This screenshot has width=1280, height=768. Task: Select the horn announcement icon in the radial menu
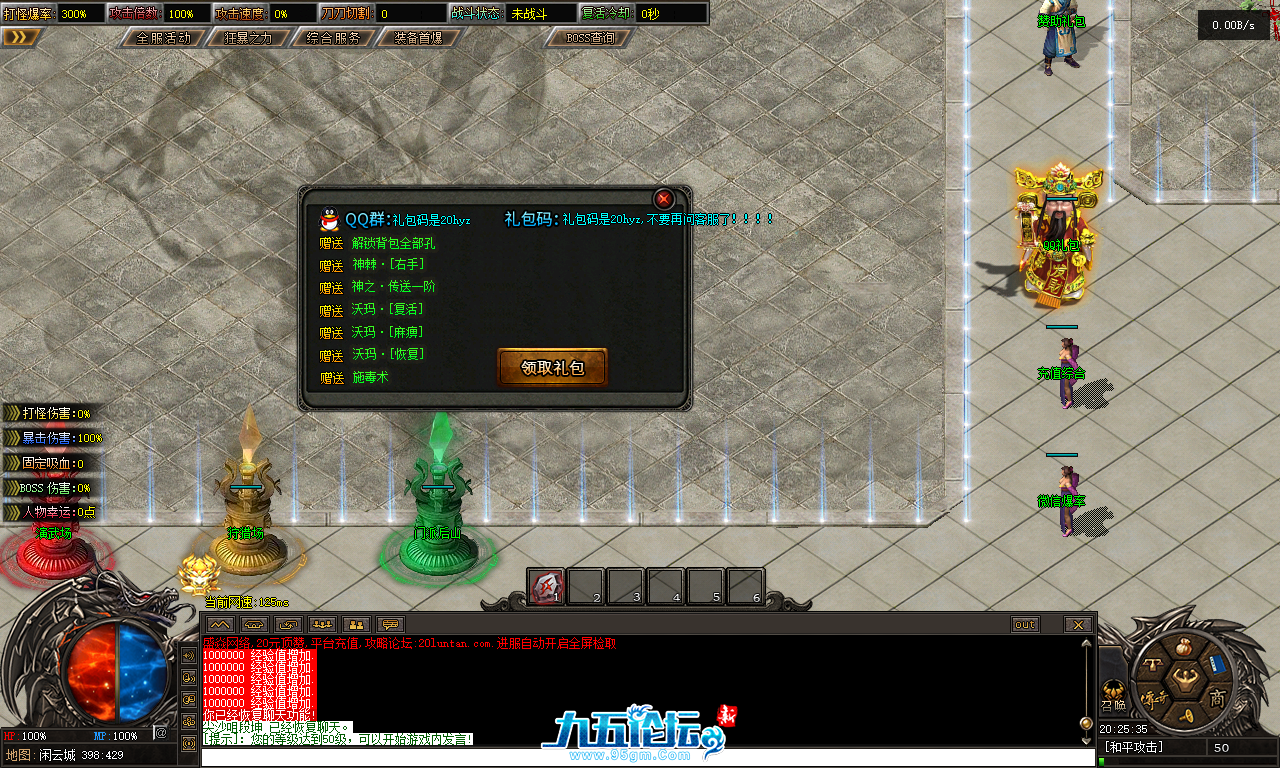pyautogui.click(x=1187, y=715)
